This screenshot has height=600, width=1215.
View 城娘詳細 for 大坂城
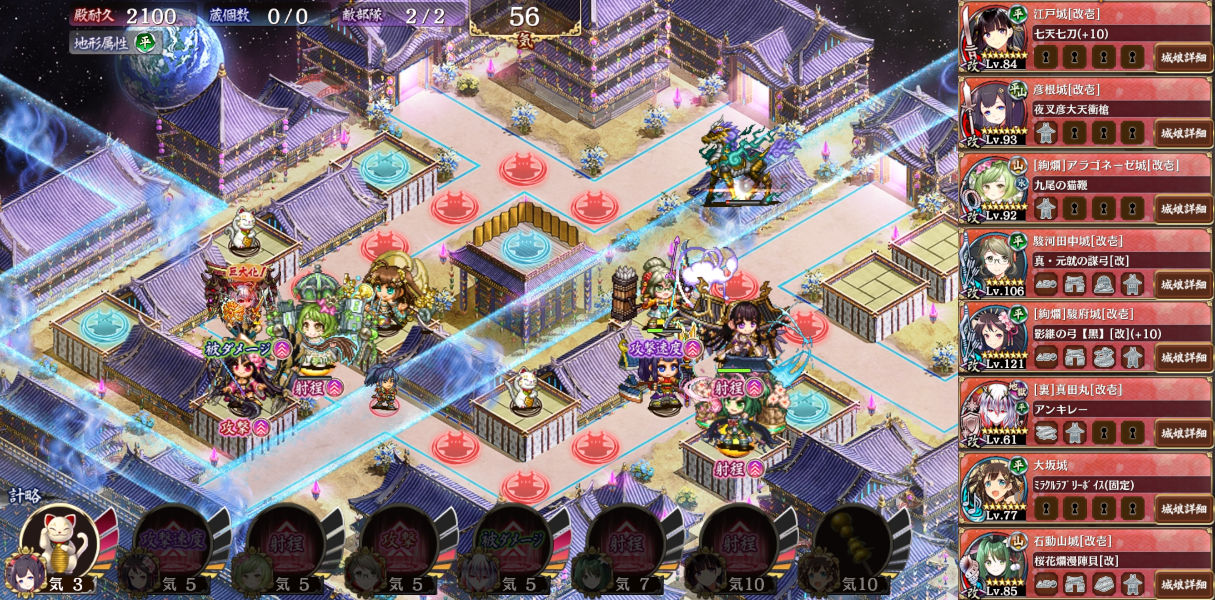(1183, 508)
